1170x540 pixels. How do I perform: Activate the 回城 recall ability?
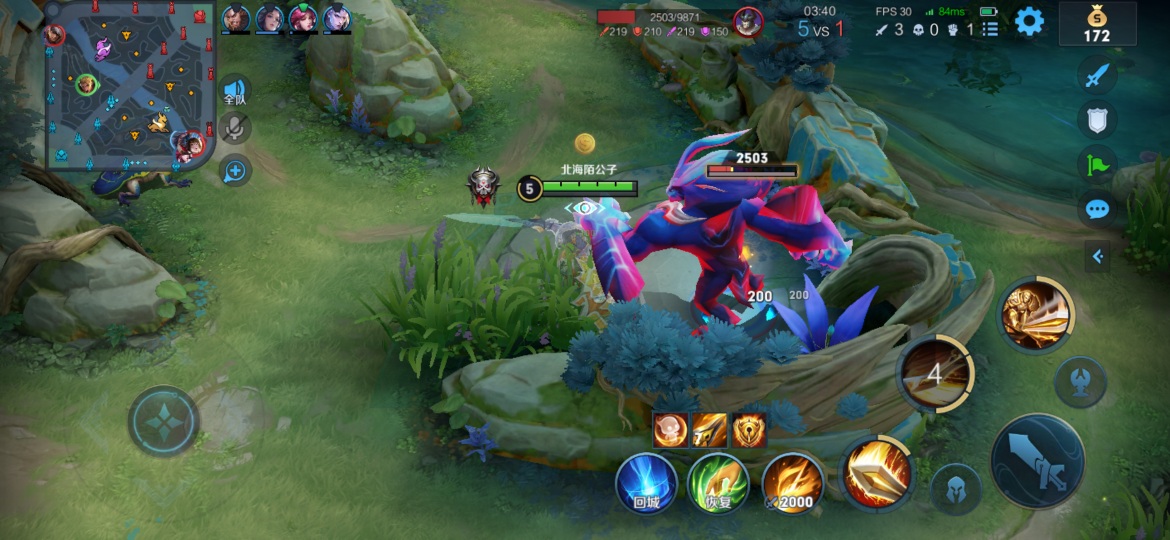[646, 483]
